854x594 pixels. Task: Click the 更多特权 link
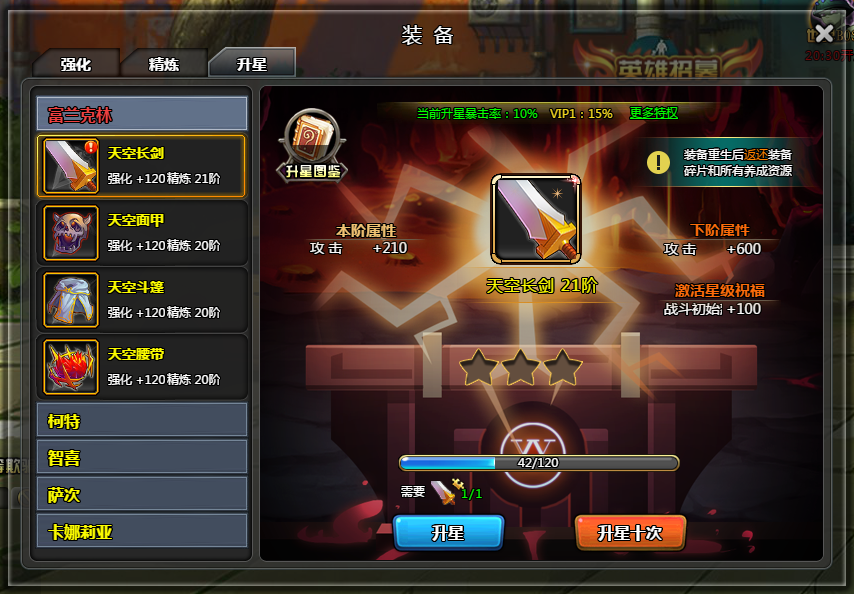(x=653, y=113)
